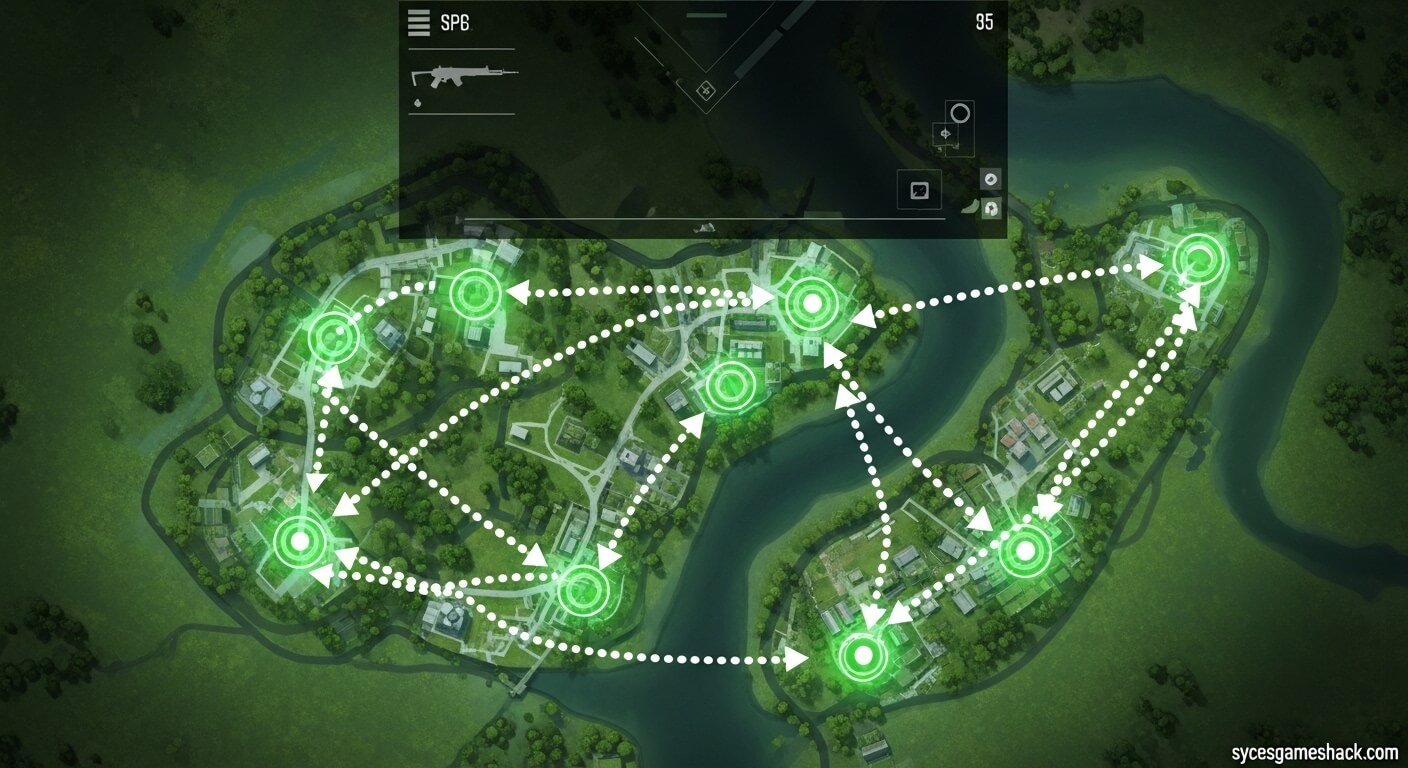Select the top-right island objective marker
The image size is (1408, 768).
click(1197, 259)
